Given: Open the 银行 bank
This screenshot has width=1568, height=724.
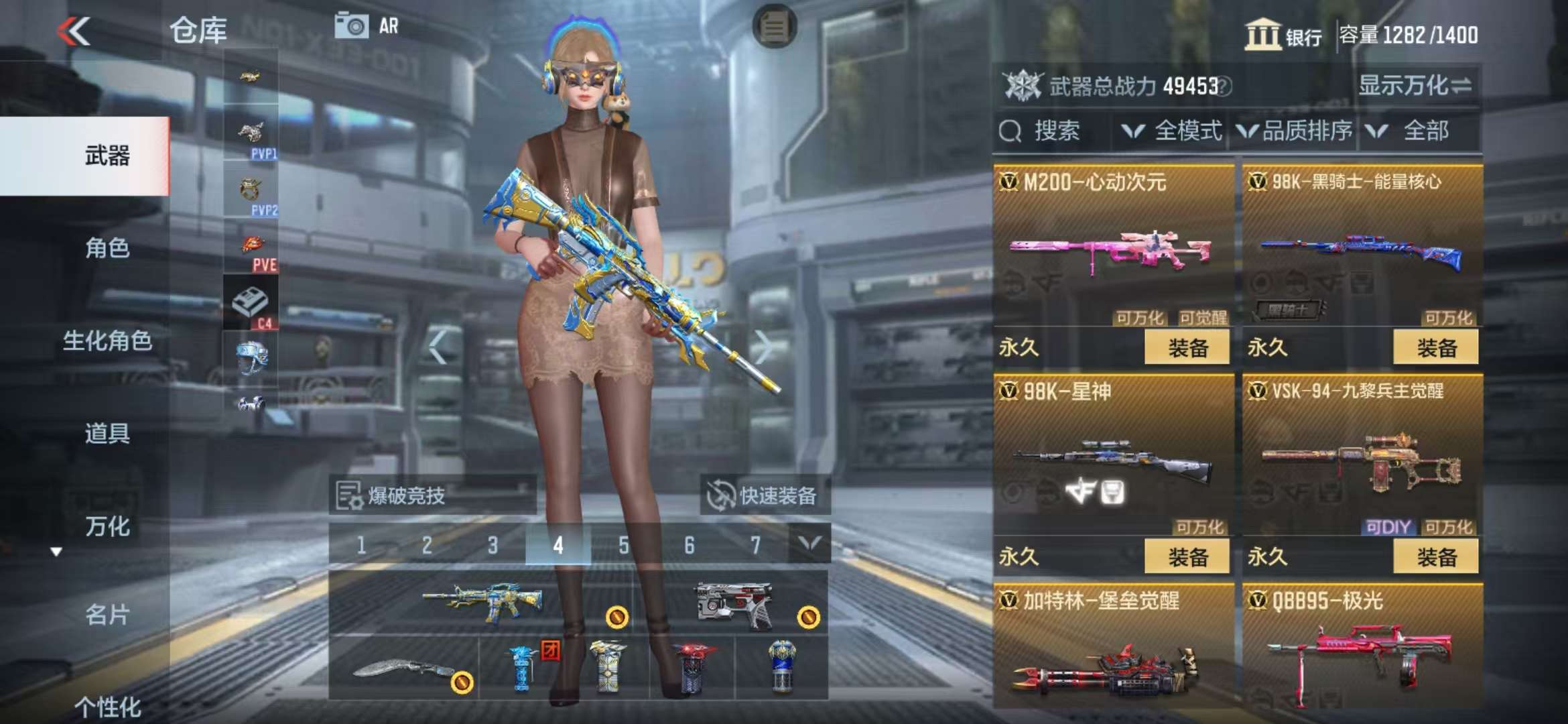Looking at the screenshot, I should click(1283, 35).
